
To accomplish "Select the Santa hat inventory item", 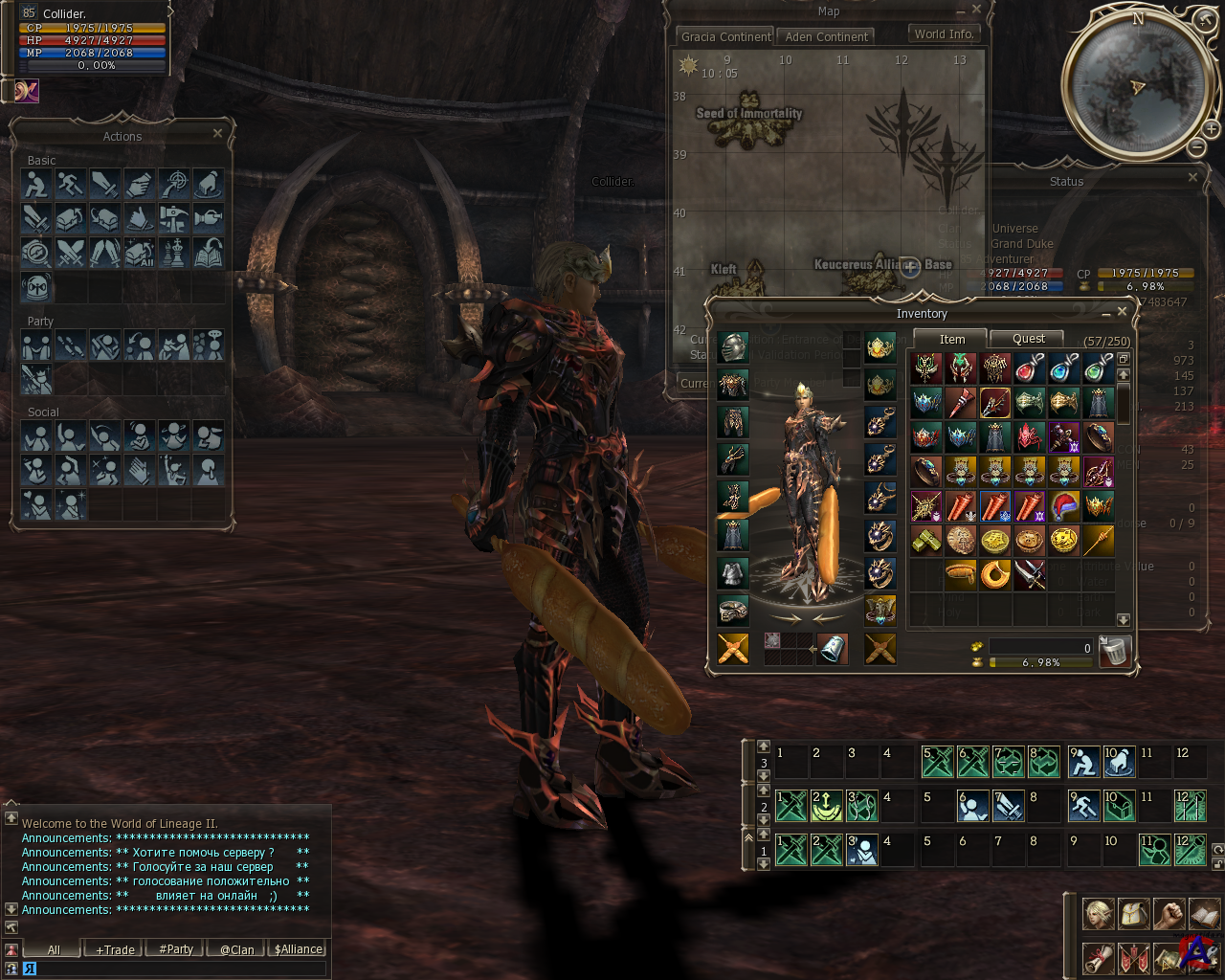I will pyautogui.click(x=1063, y=505).
